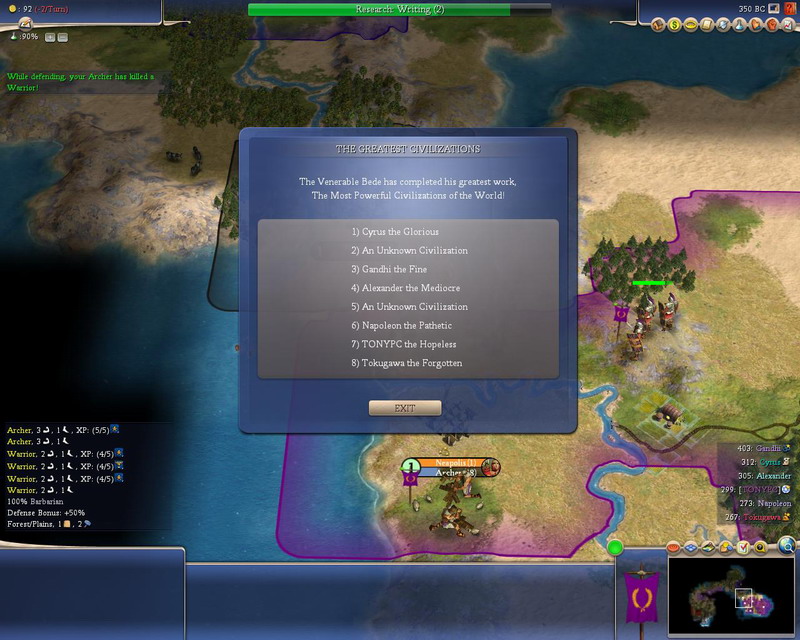Toggle the tile grid display button
800x640 pixels.
coord(690,548)
